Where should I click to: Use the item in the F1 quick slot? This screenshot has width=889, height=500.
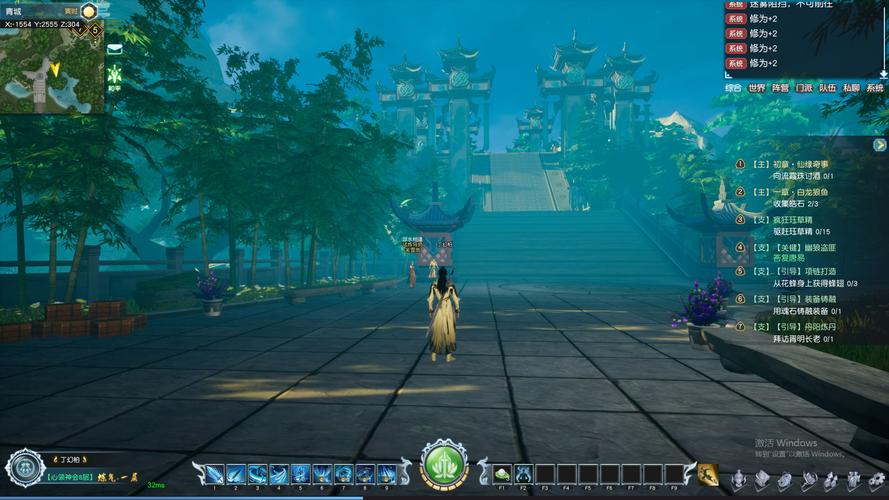[501, 473]
